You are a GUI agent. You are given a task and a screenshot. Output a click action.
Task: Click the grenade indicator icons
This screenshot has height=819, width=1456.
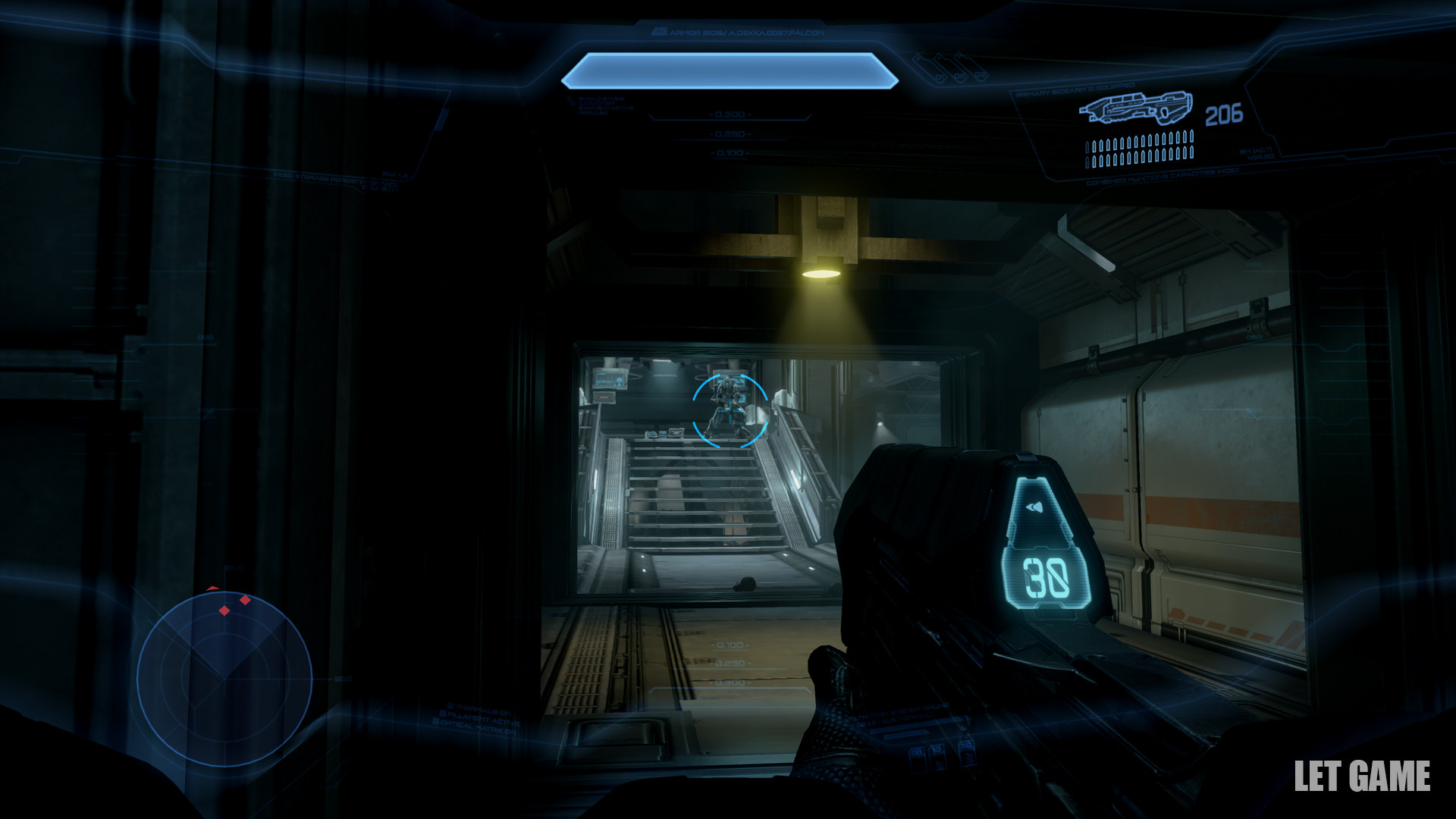948,67
